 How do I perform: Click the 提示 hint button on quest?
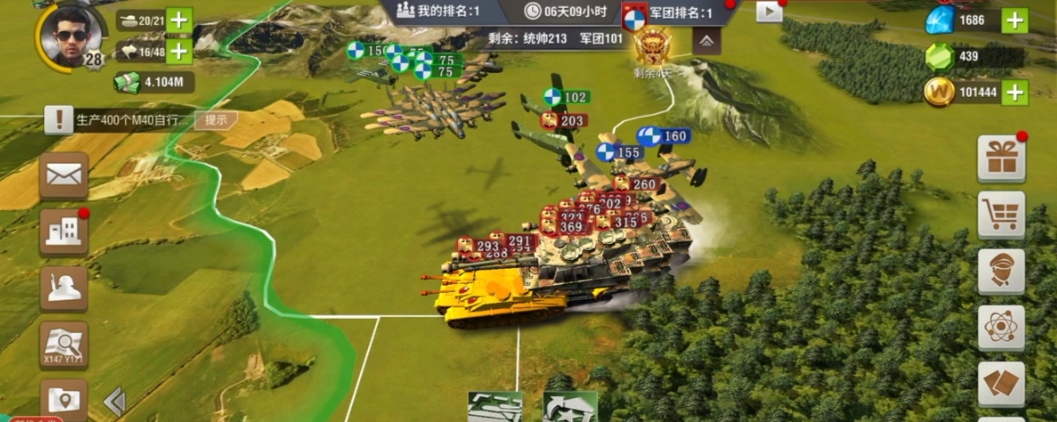[x=215, y=119]
